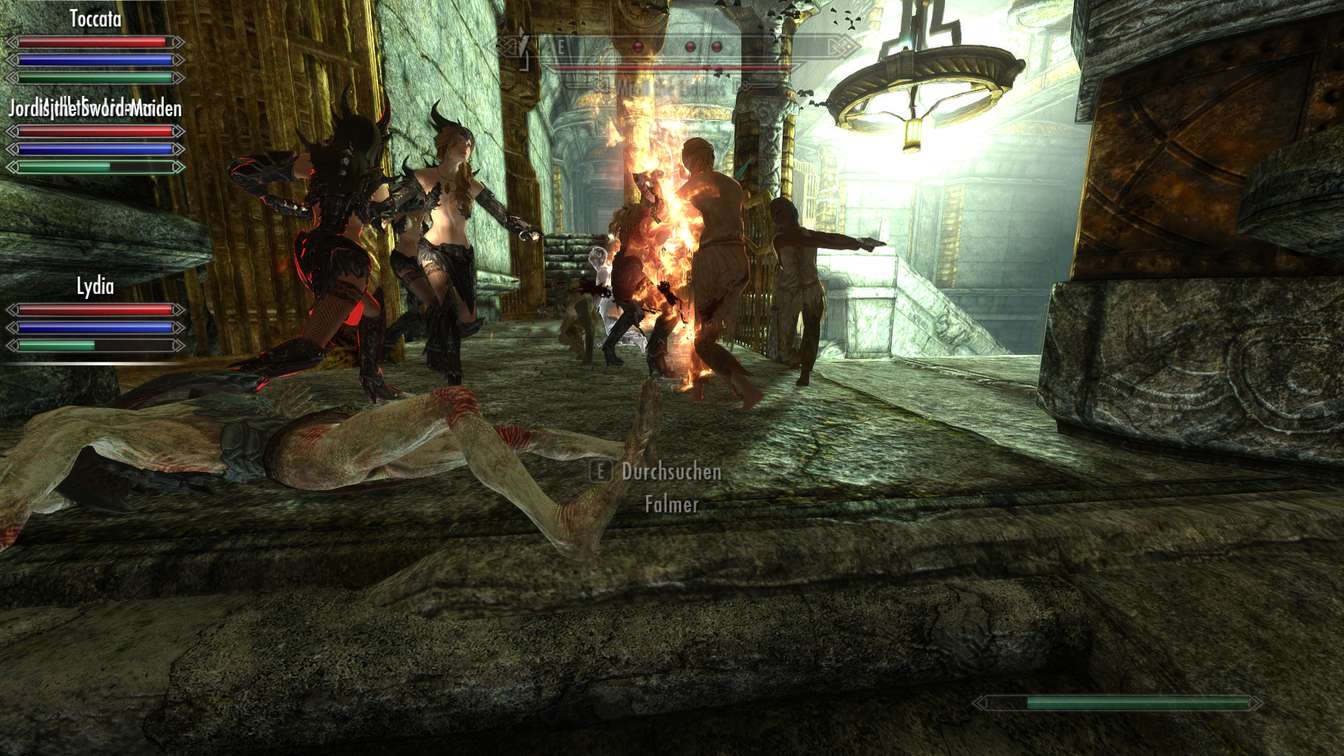Click the rightmost red enemy dot on the compass
Viewport: 1344px width, 756px height.
click(x=716, y=47)
